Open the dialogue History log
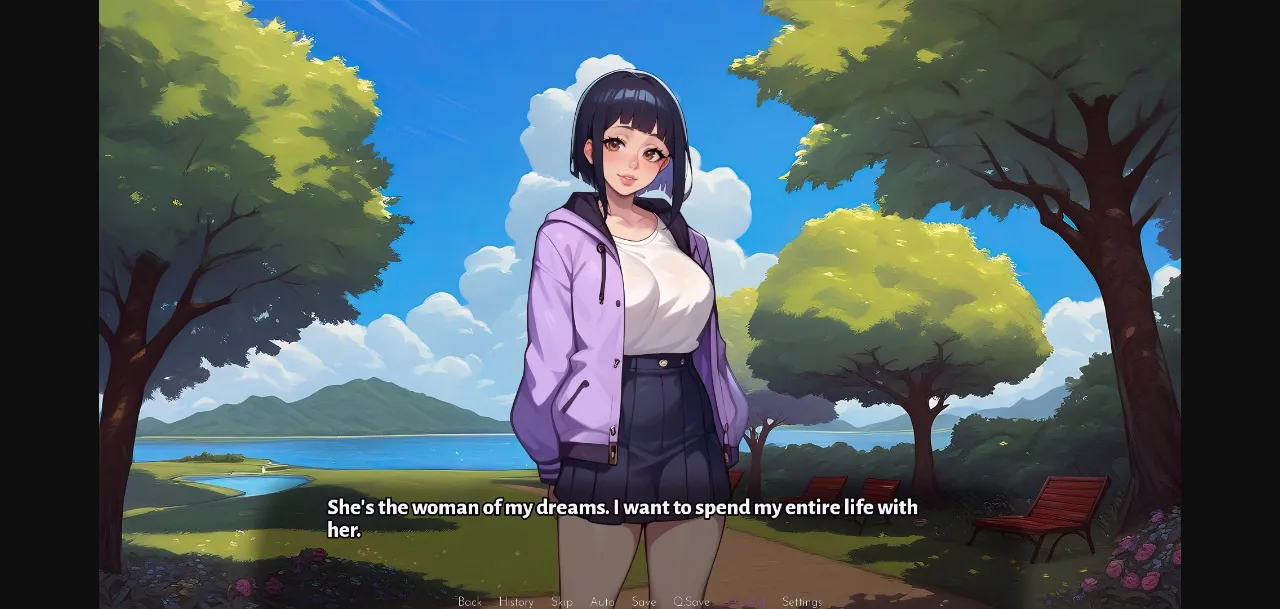 pyautogui.click(x=516, y=602)
